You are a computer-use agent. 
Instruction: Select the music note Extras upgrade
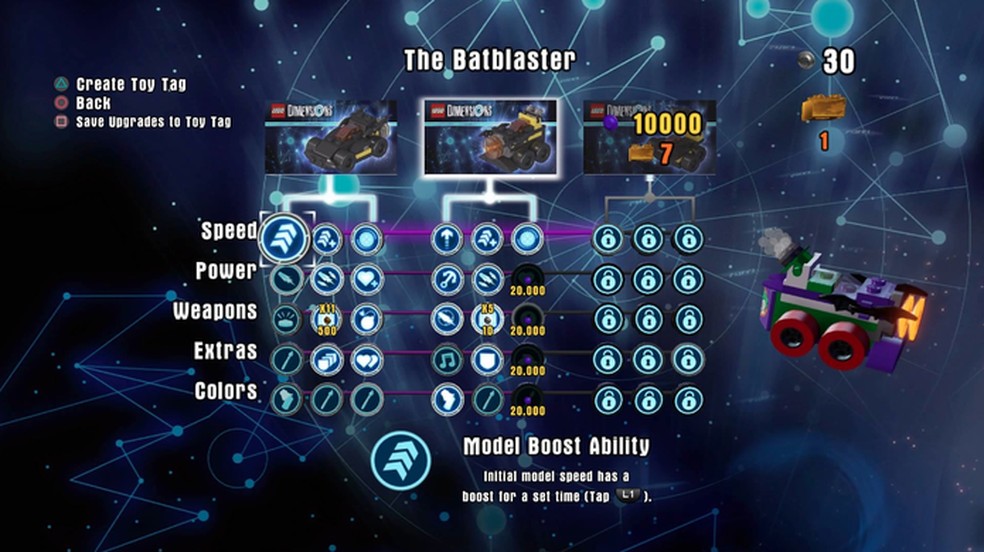click(x=447, y=359)
